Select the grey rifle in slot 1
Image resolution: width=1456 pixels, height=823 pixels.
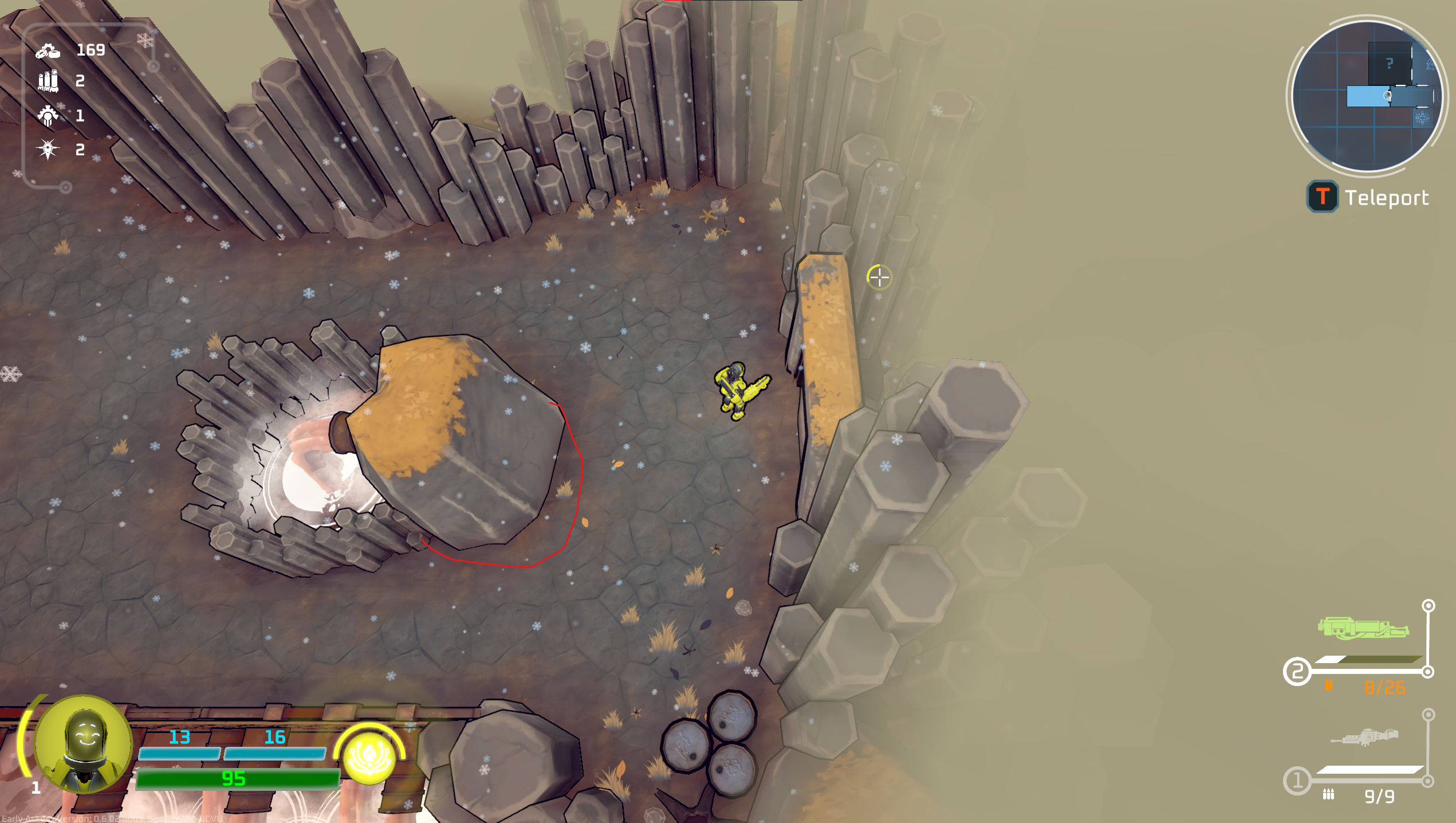1364,736
